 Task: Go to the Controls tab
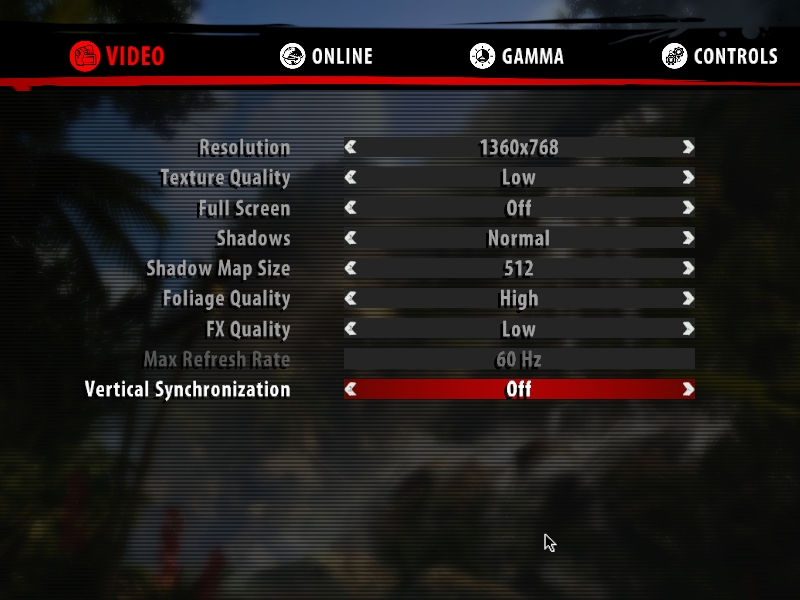(720, 56)
